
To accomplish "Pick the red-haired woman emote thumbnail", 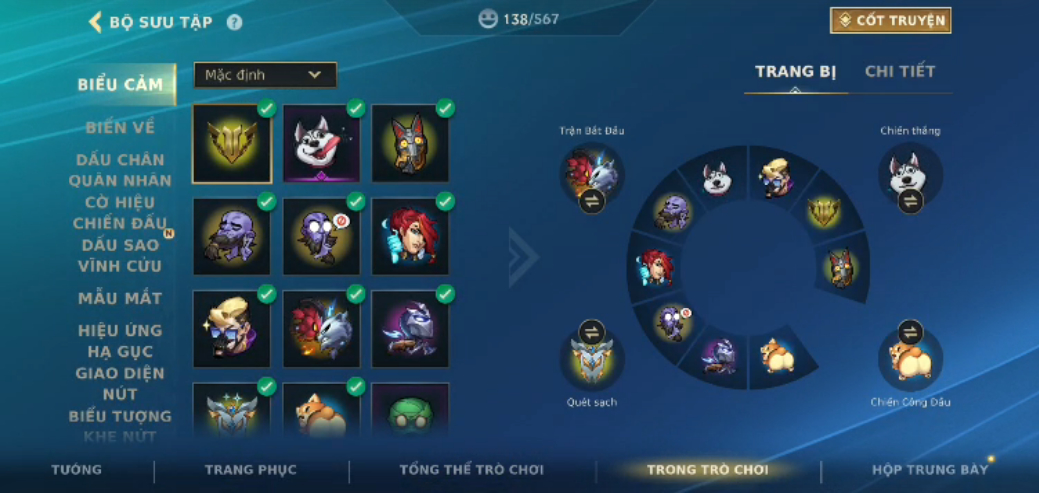I will click(410, 236).
